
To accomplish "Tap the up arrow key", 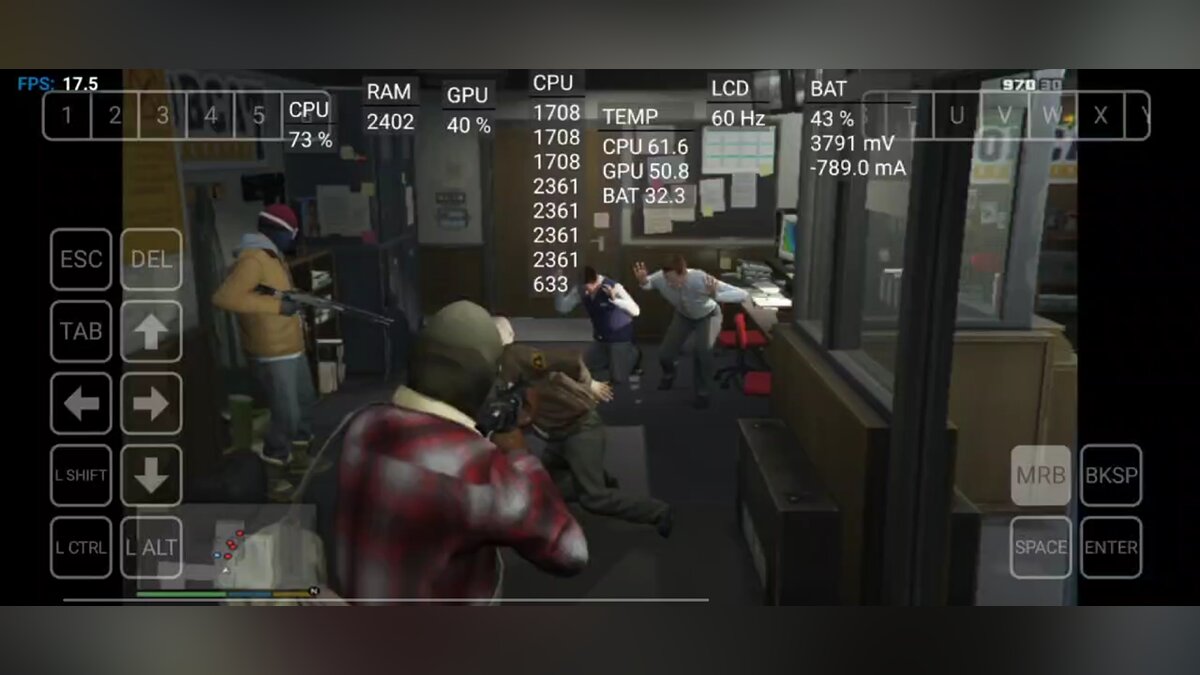I will [x=151, y=332].
